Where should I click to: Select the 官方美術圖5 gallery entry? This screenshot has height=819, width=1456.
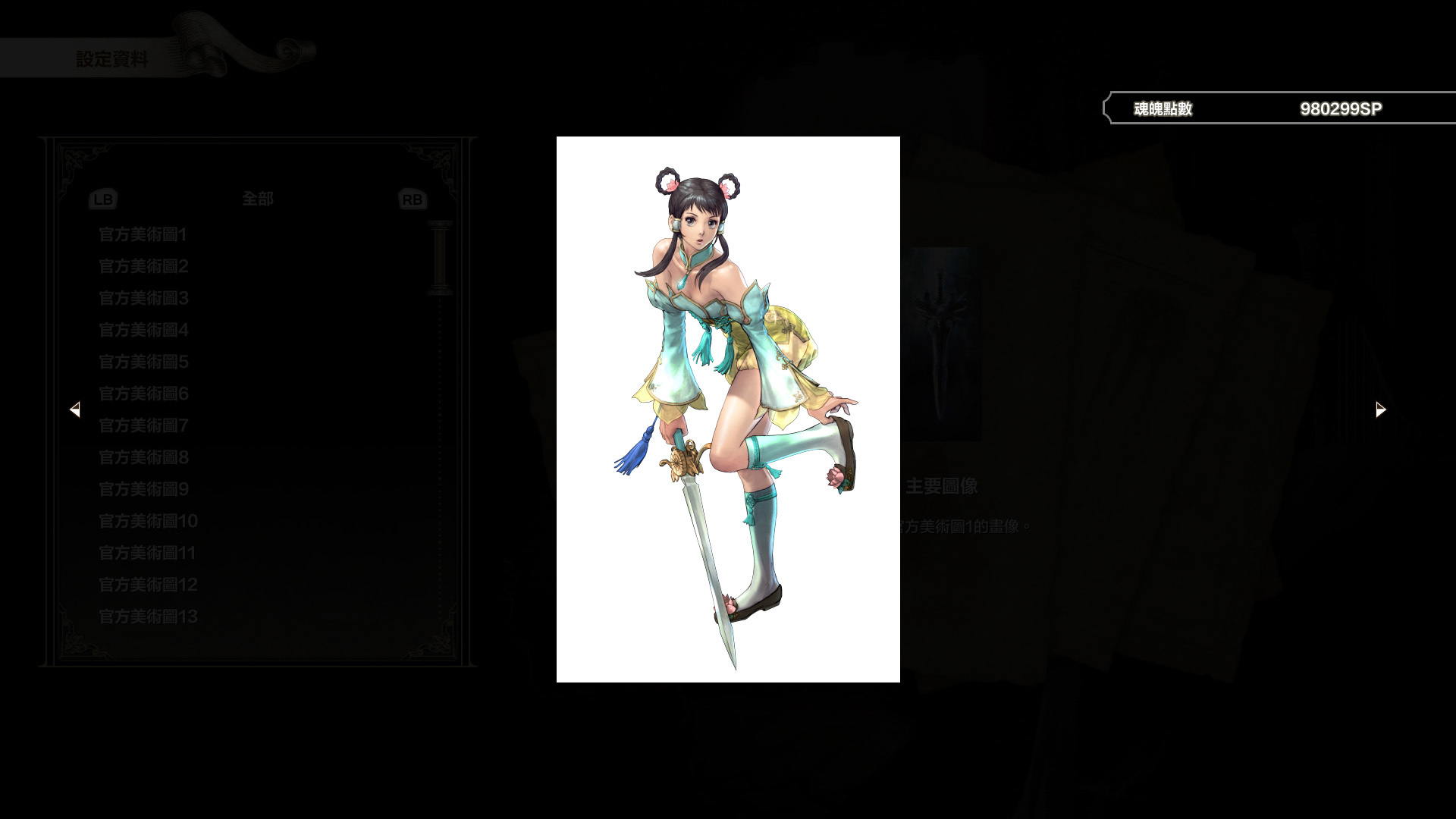click(x=143, y=362)
